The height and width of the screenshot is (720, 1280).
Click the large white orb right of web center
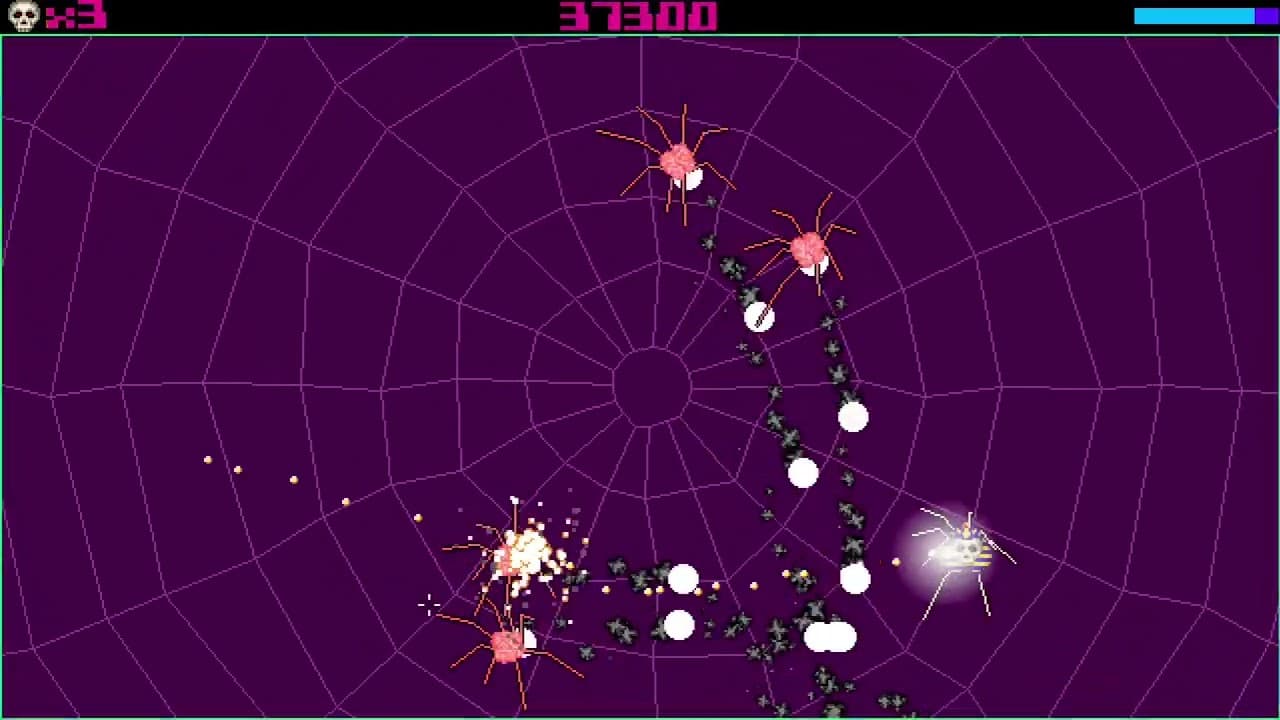(x=852, y=418)
